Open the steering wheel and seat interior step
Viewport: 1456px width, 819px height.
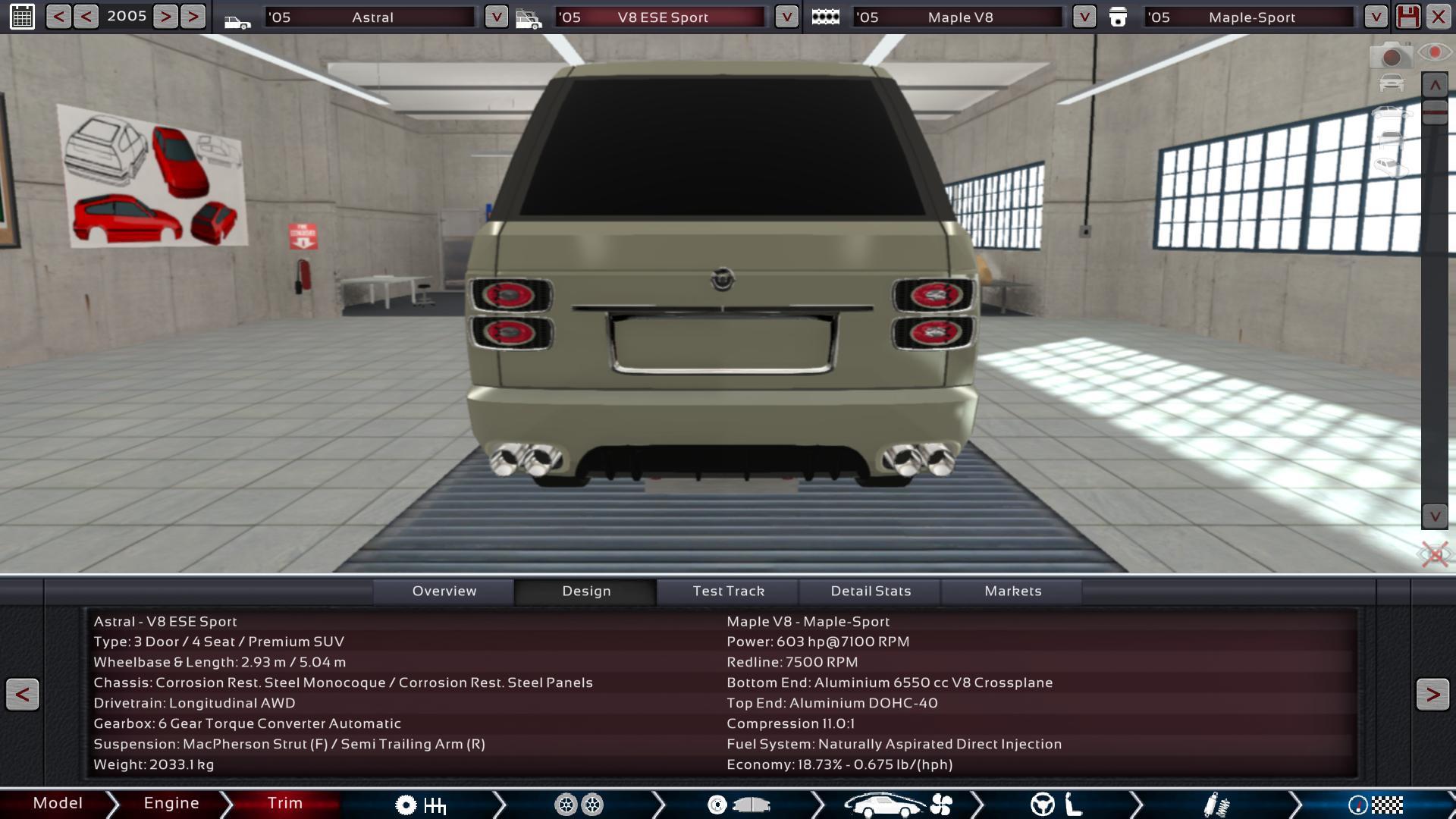(x=1056, y=805)
